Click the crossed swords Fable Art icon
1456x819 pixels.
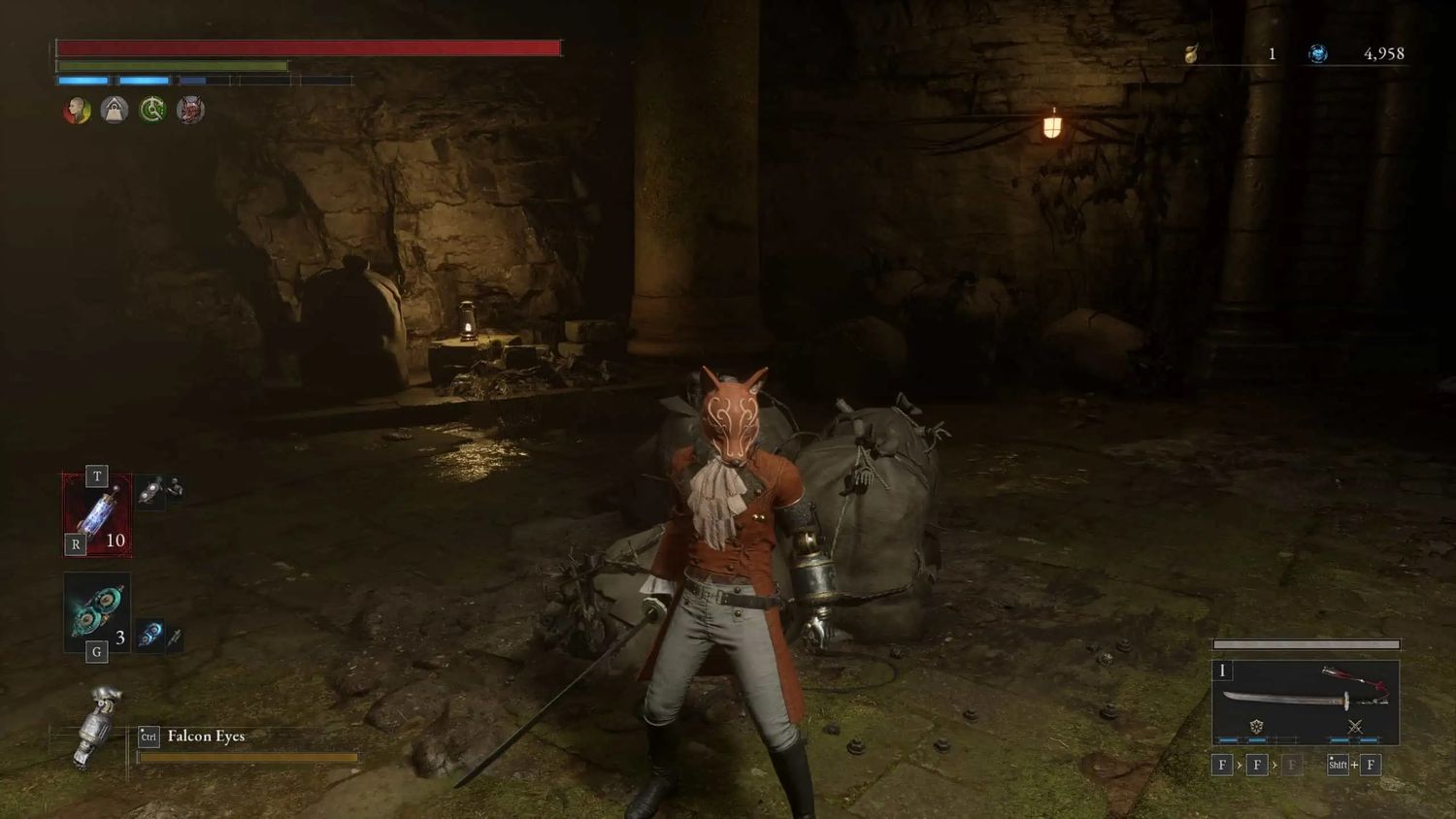(1355, 726)
